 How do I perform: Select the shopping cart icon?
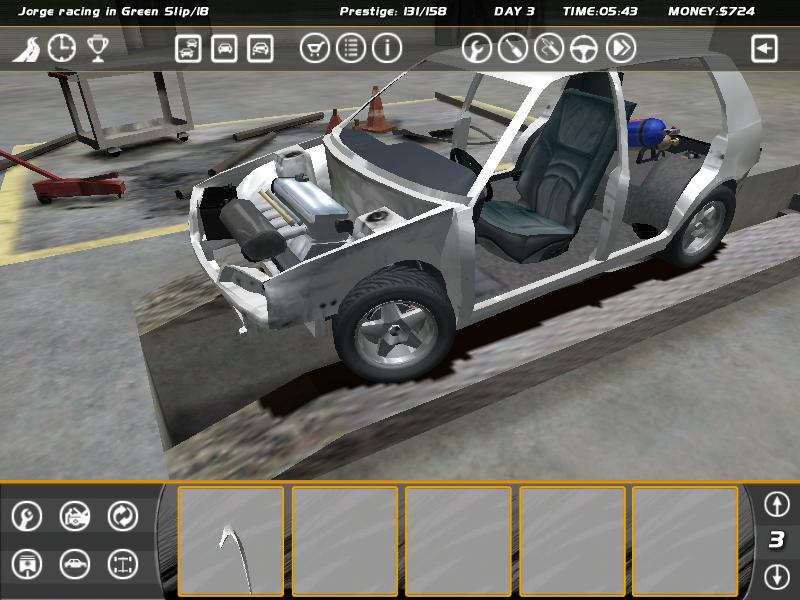(x=315, y=48)
